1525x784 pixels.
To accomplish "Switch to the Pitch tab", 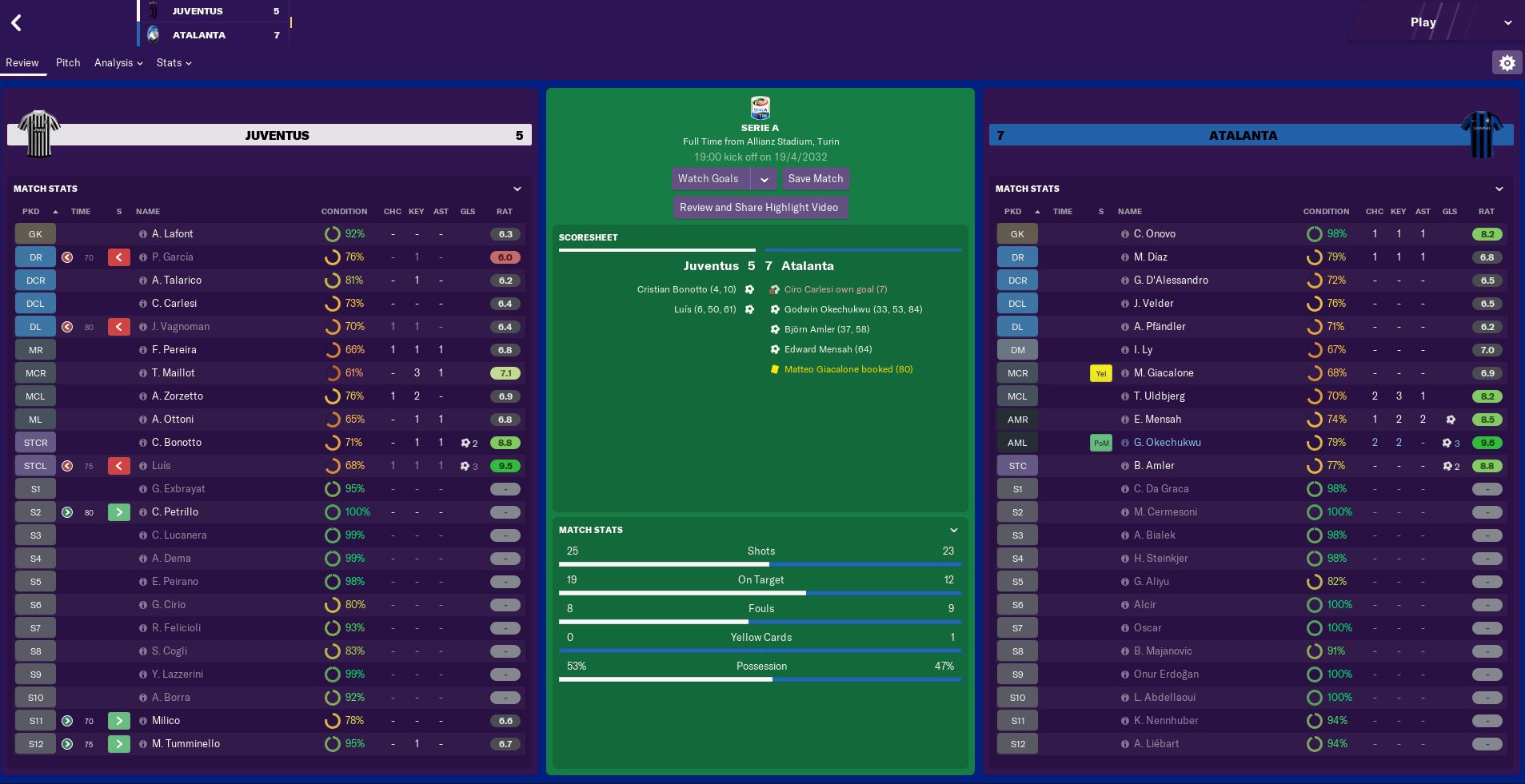I will pyautogui.click(x=68, y=62).
